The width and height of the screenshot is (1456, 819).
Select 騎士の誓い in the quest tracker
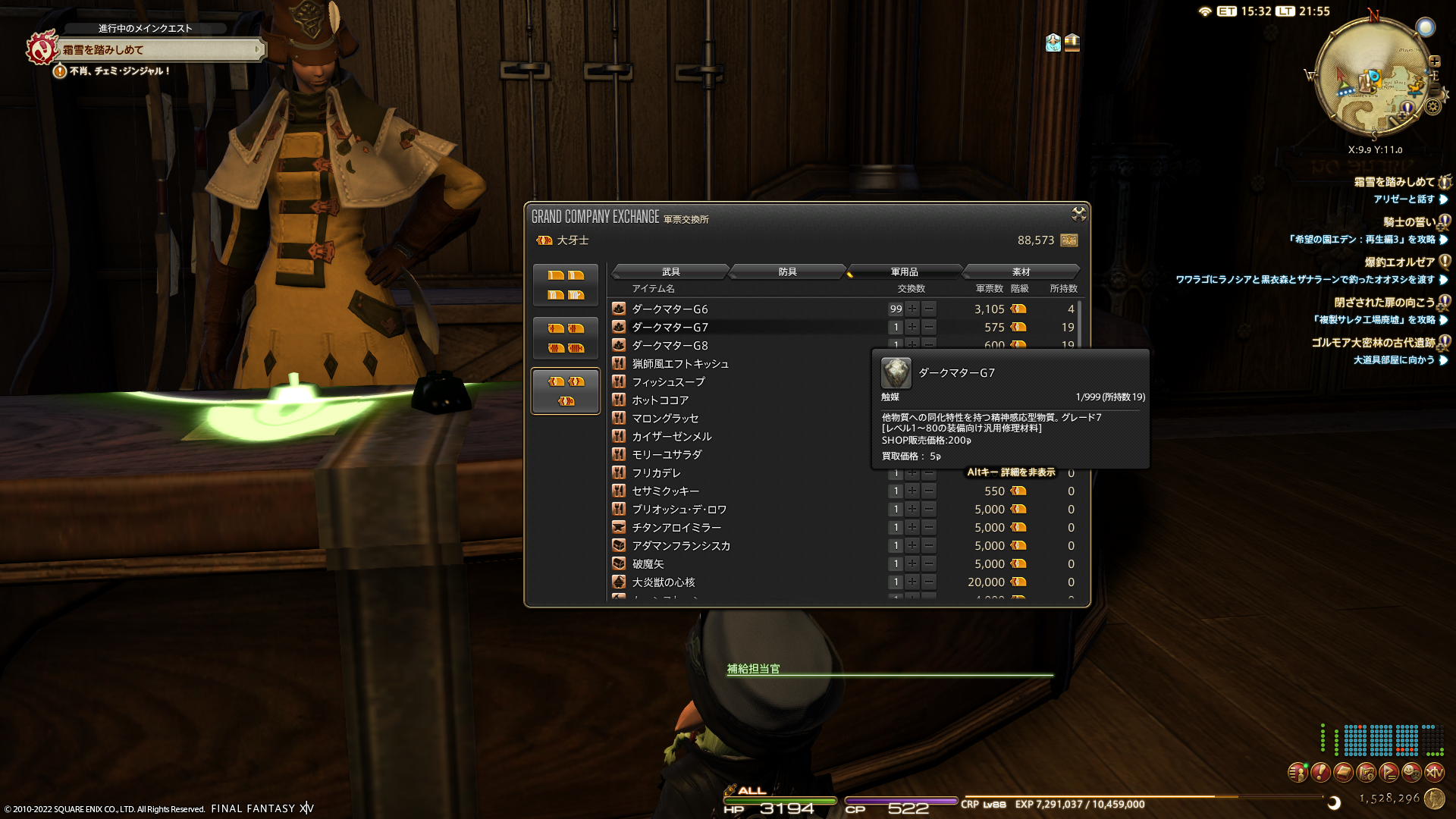pos(1408,222)
